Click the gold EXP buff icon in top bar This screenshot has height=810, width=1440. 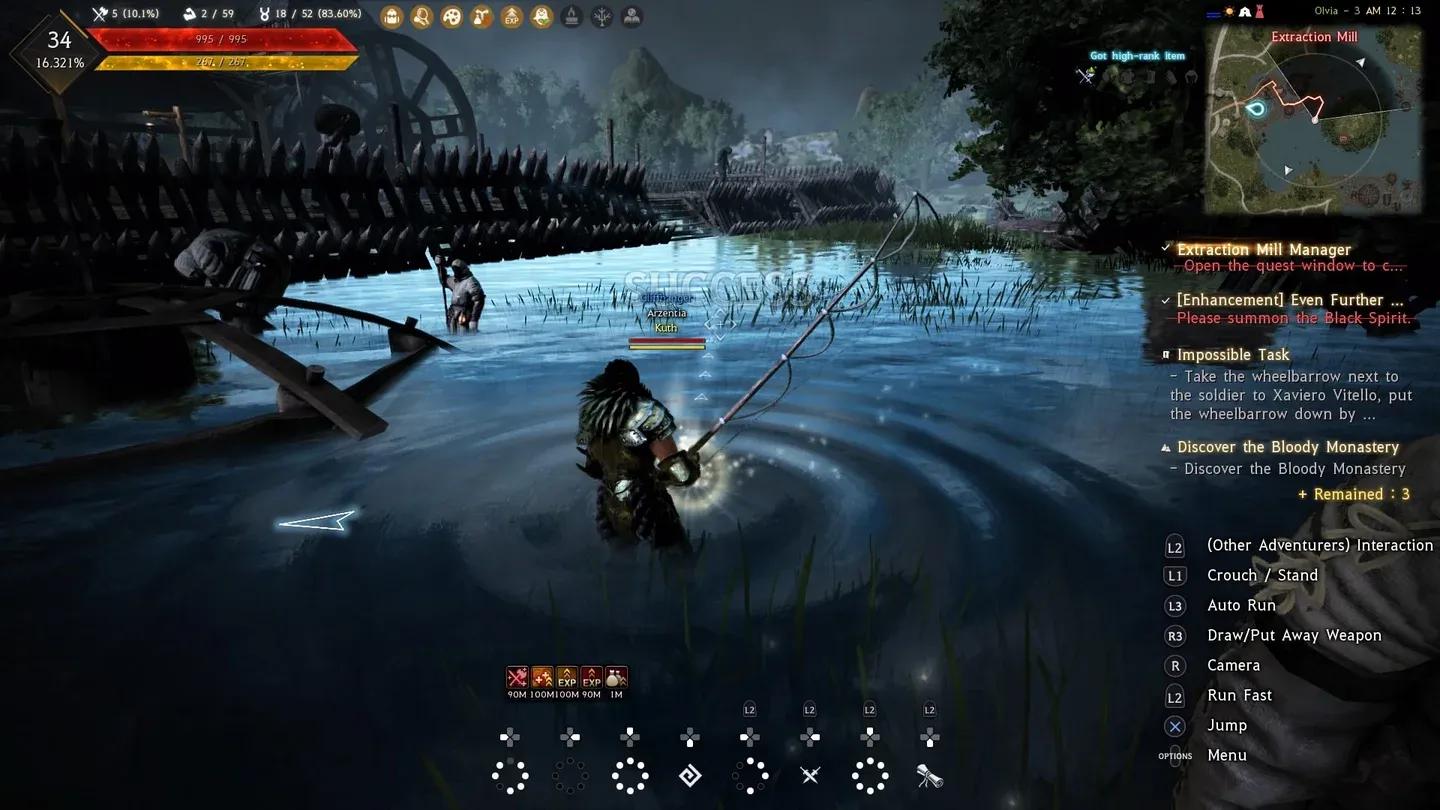pyautogui.click(x=512, y=16)
